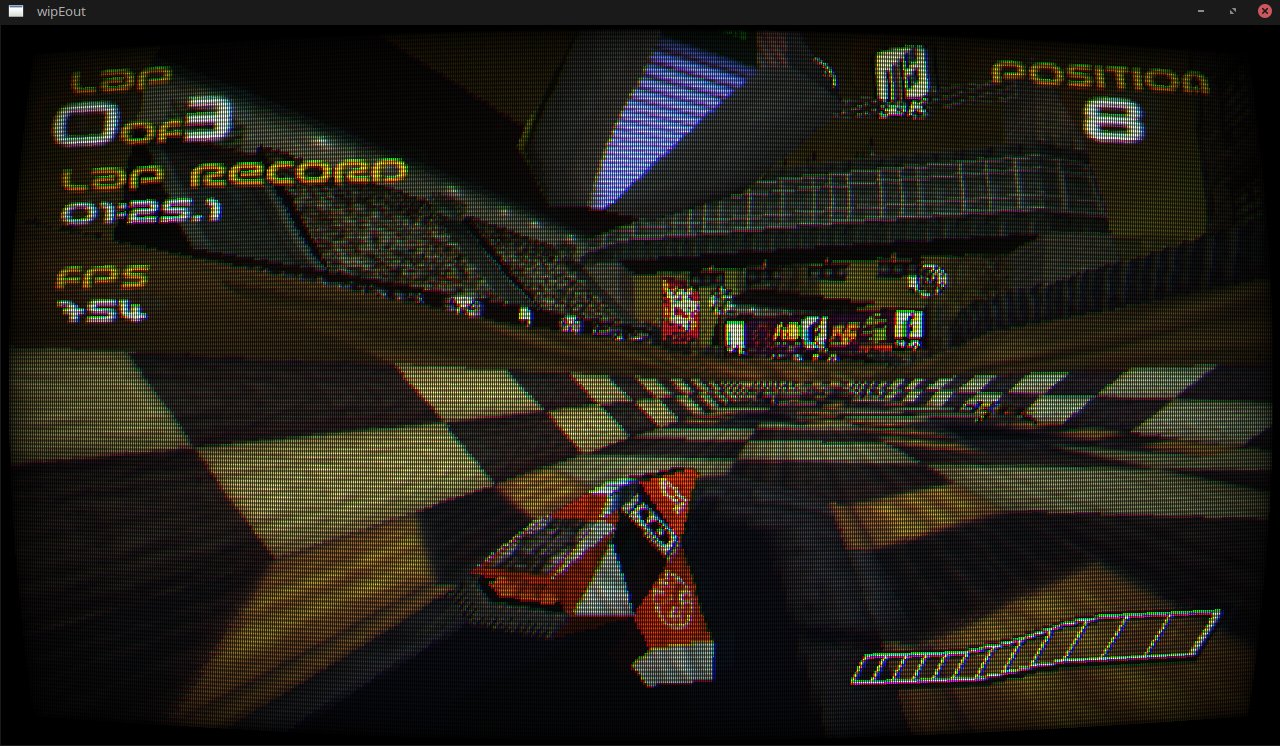Restore the wipEout window size
Screen dimensions: 1280x746
[x=1232, y=11]
